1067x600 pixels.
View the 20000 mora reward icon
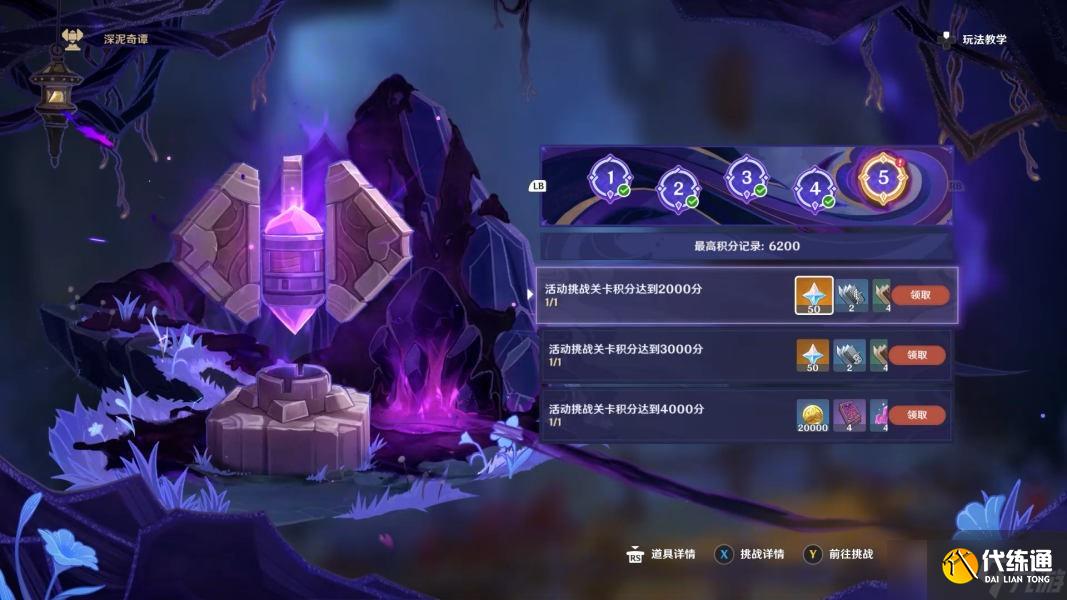pyautogui.click(x=812, y=414)
